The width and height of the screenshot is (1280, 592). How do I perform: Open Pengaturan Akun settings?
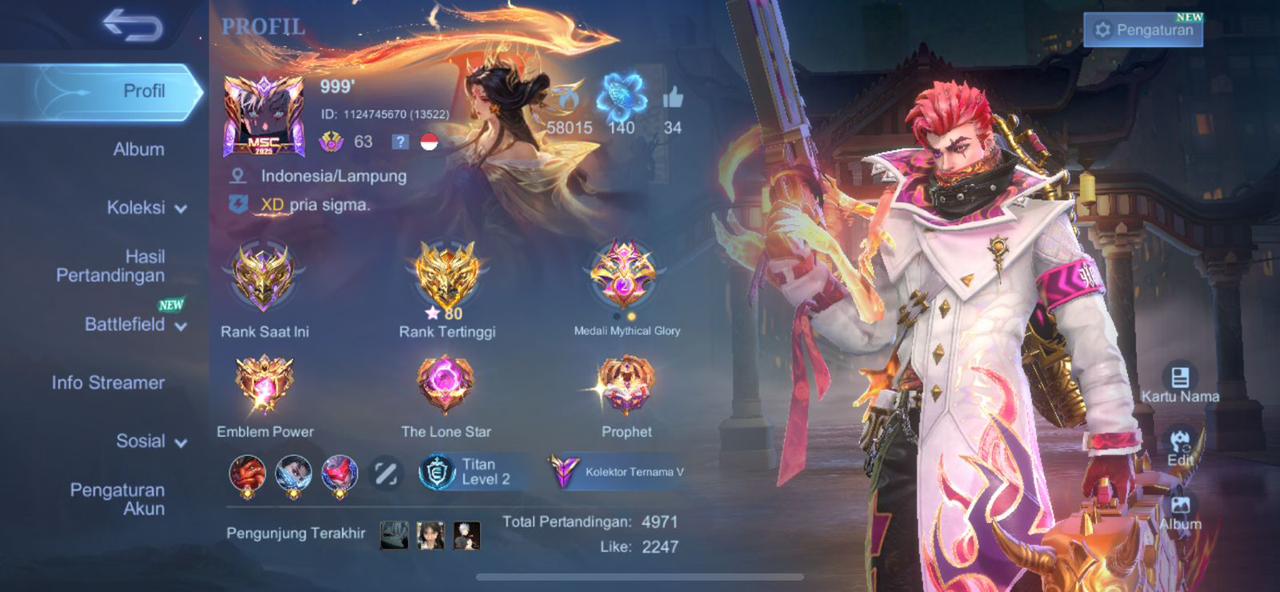pos(117,499)
